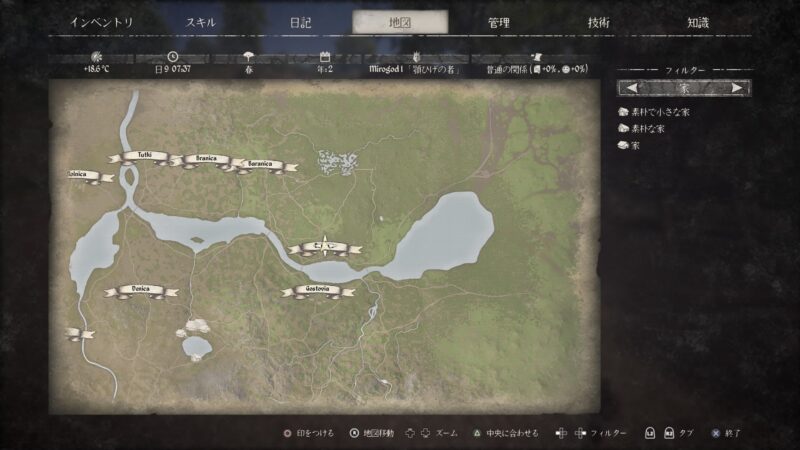Open the 日記 (journal) tab

point(300,22)
